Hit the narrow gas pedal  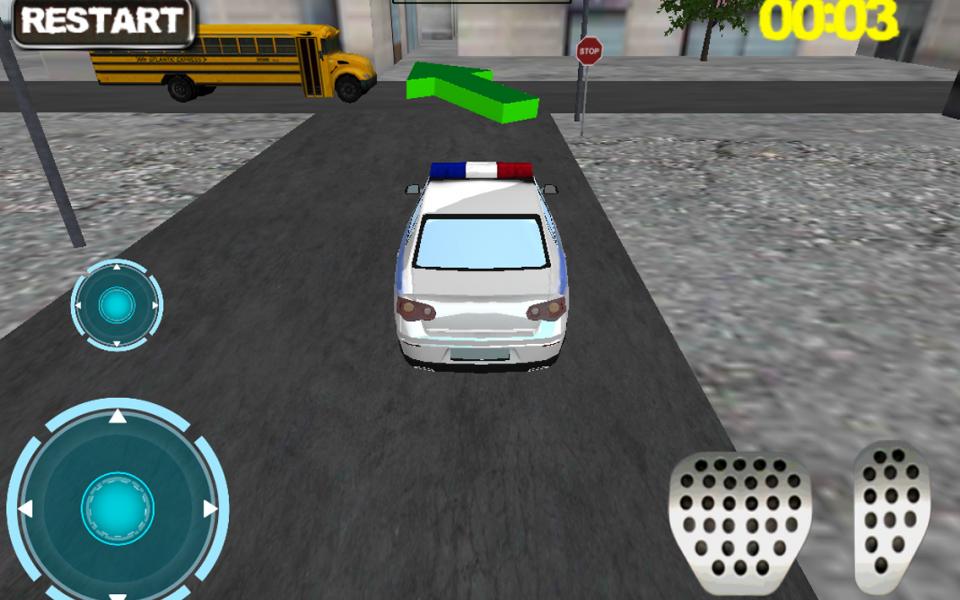coord(891,517)
